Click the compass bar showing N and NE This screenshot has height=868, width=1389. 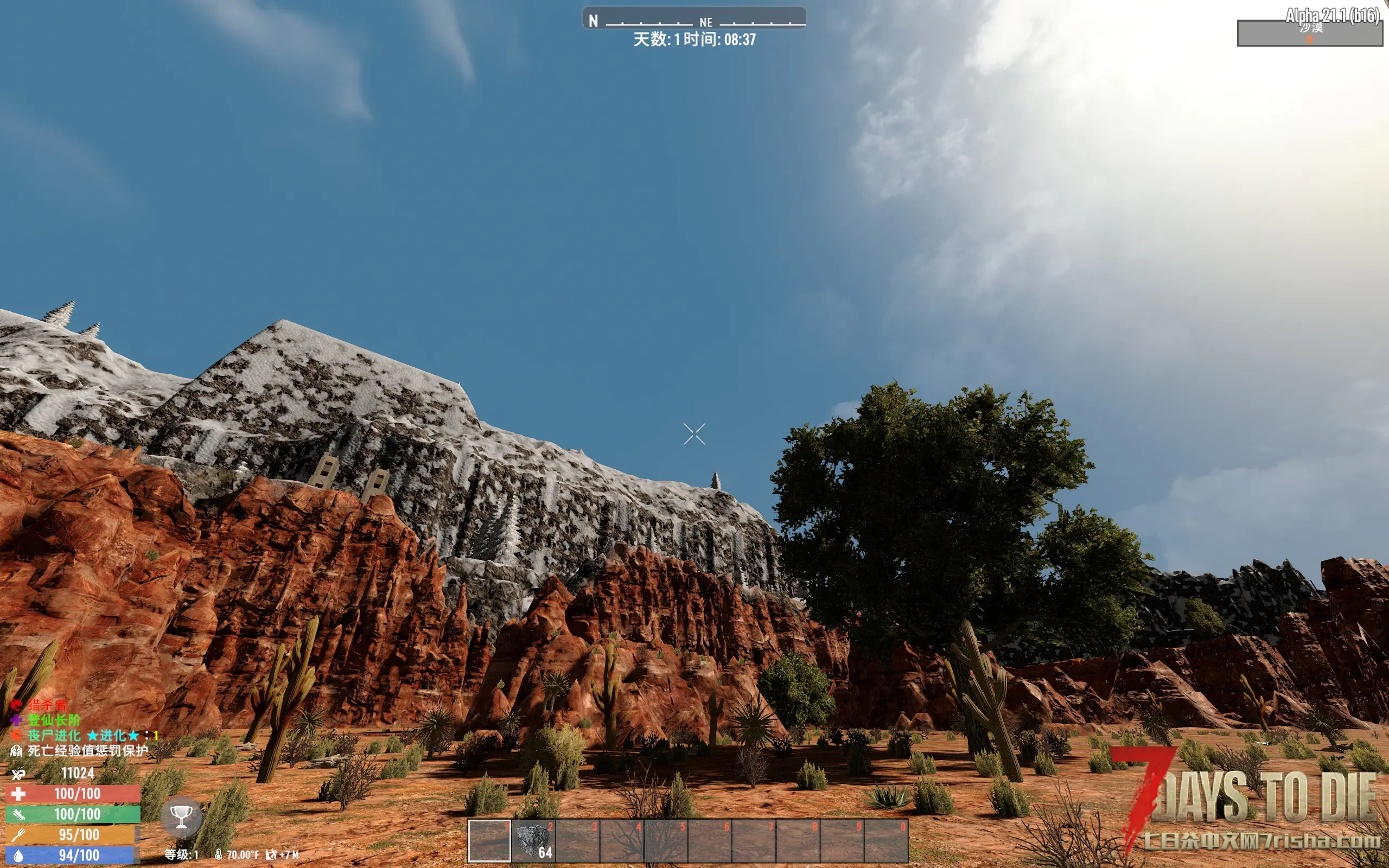click(694, 19)
